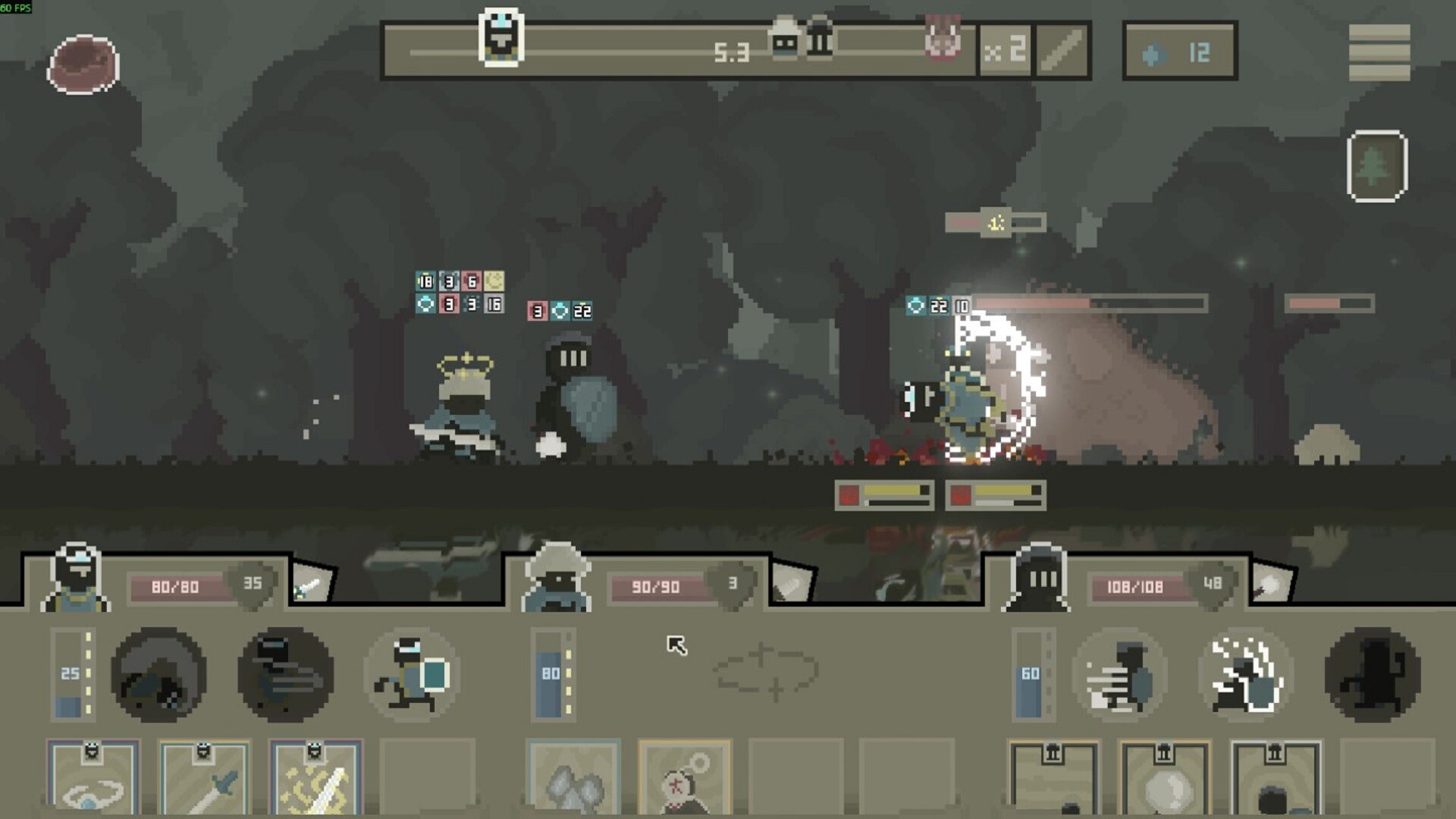Select the halo ring skill card
The width and height of the screenshot is (1456, 819).
pyautogui.click(x=93, y=781)
